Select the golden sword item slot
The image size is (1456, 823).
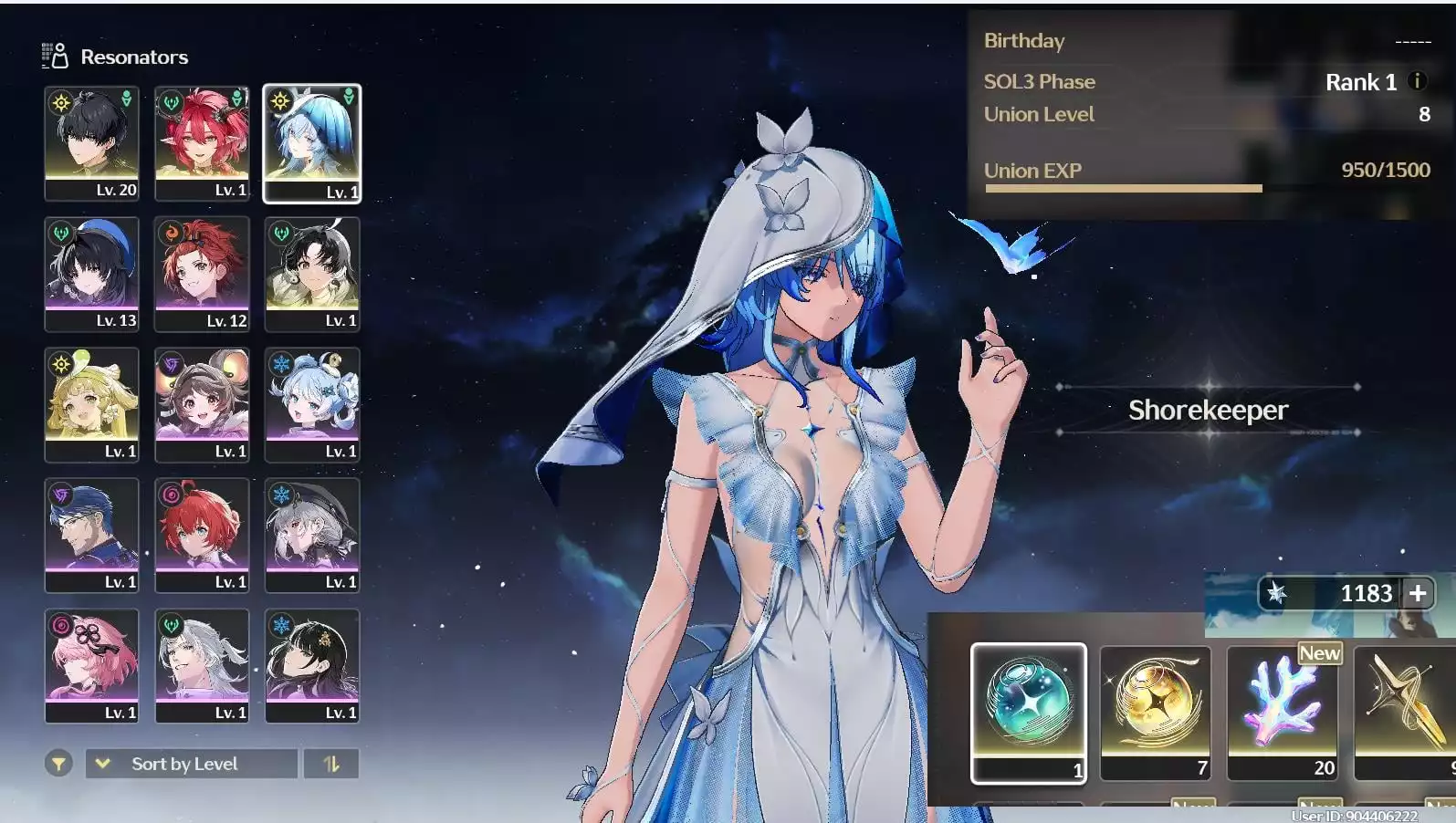coord(1404,712)
